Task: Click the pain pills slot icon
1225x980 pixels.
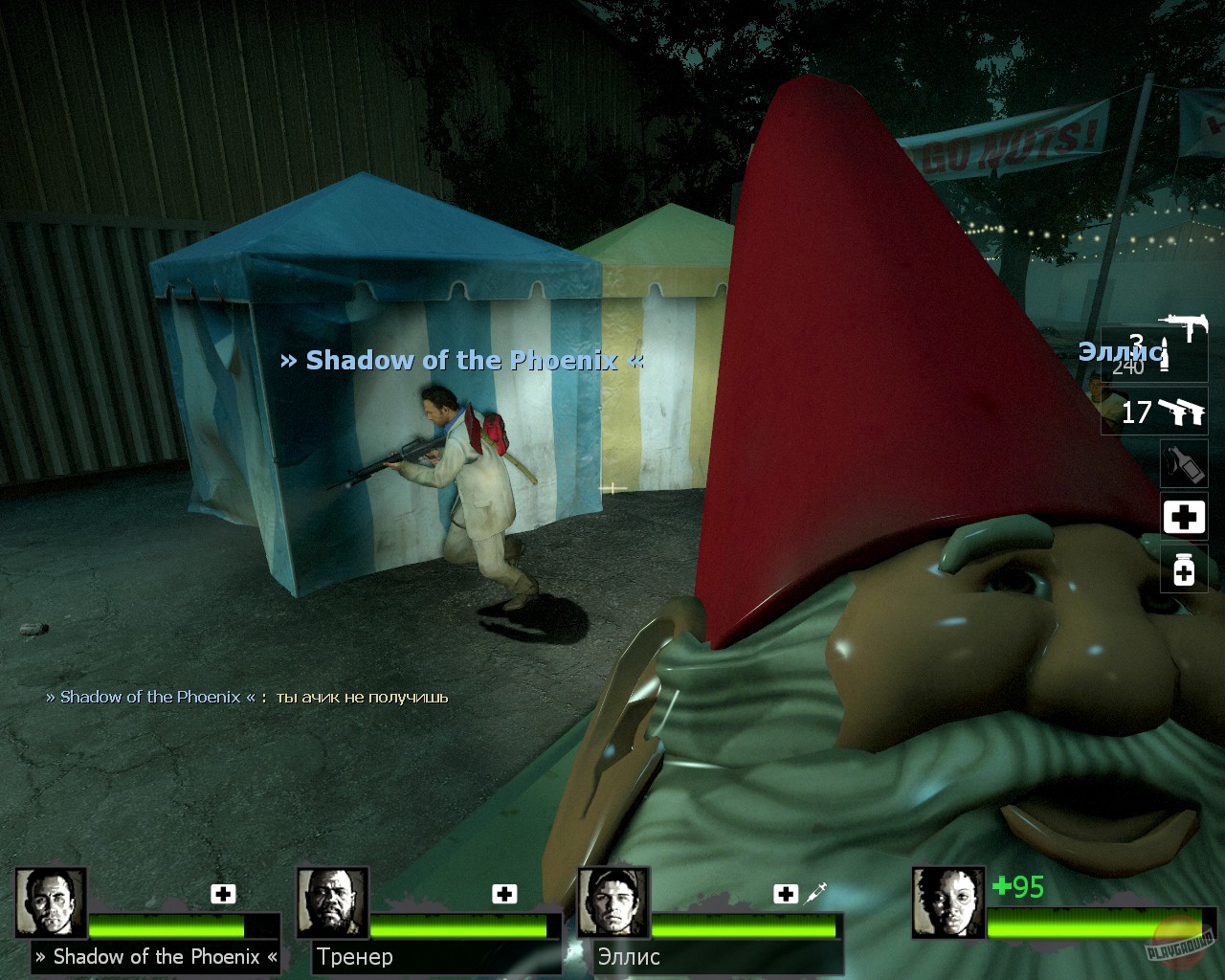Action: tap(1184, 570)
